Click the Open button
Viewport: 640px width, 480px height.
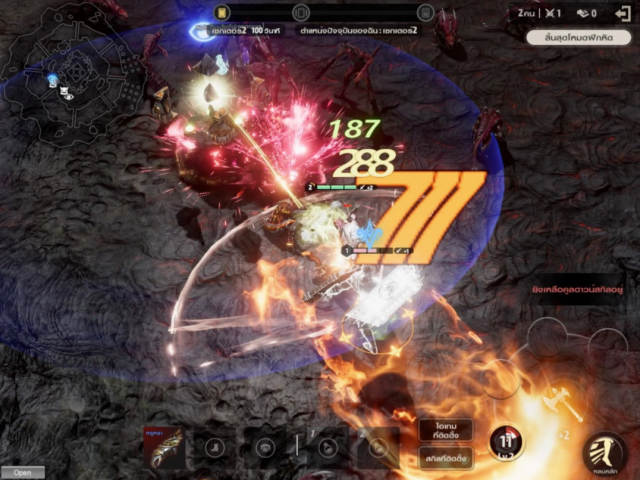click(x=22, y=472)
